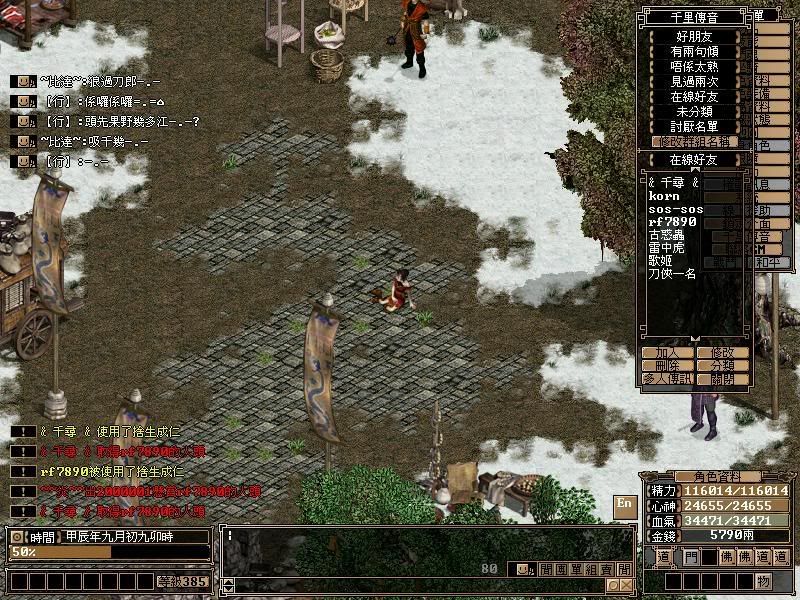The width and height of the screenshot is (800, 600).
Task: Select friend korn in the online list
Action: coord(663,196)
